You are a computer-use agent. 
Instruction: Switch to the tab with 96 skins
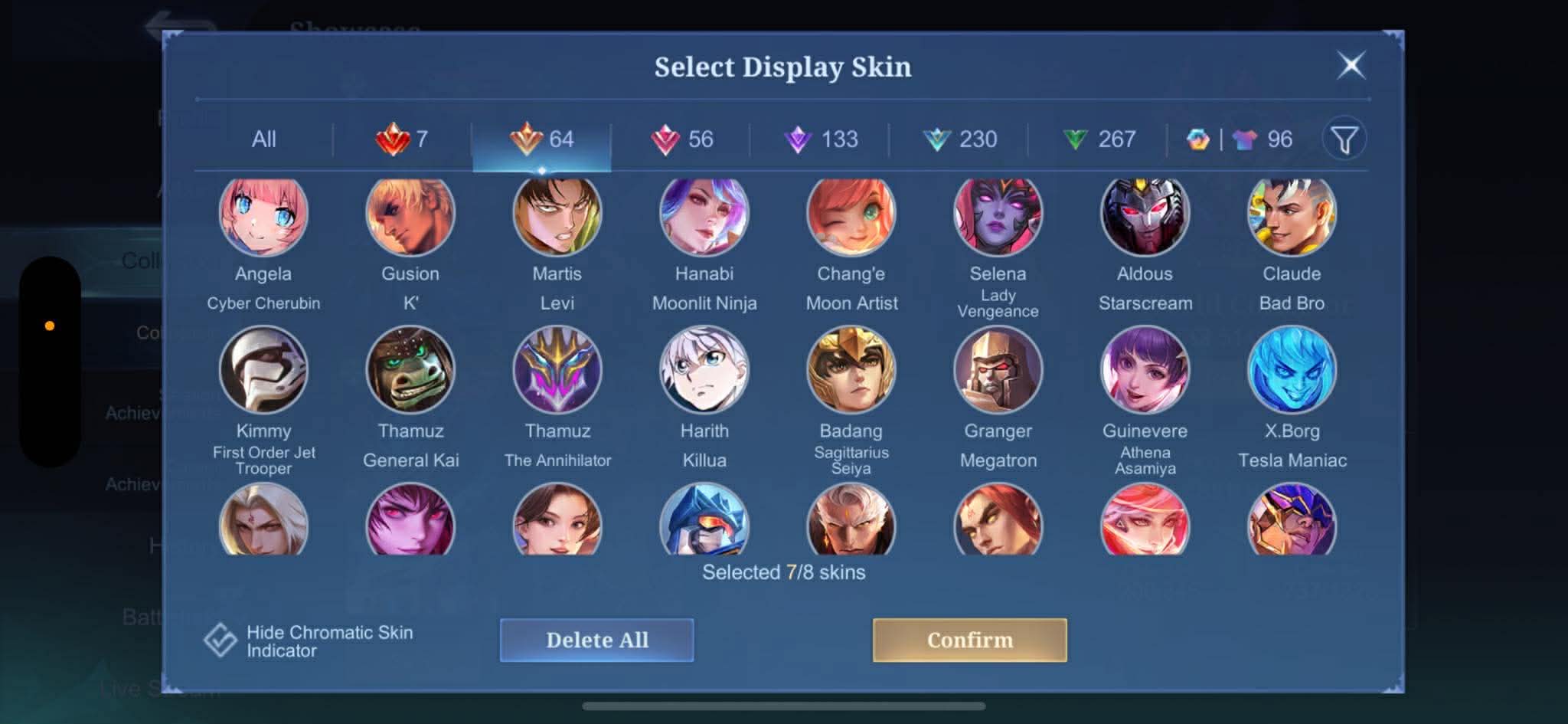point(1240,139)
